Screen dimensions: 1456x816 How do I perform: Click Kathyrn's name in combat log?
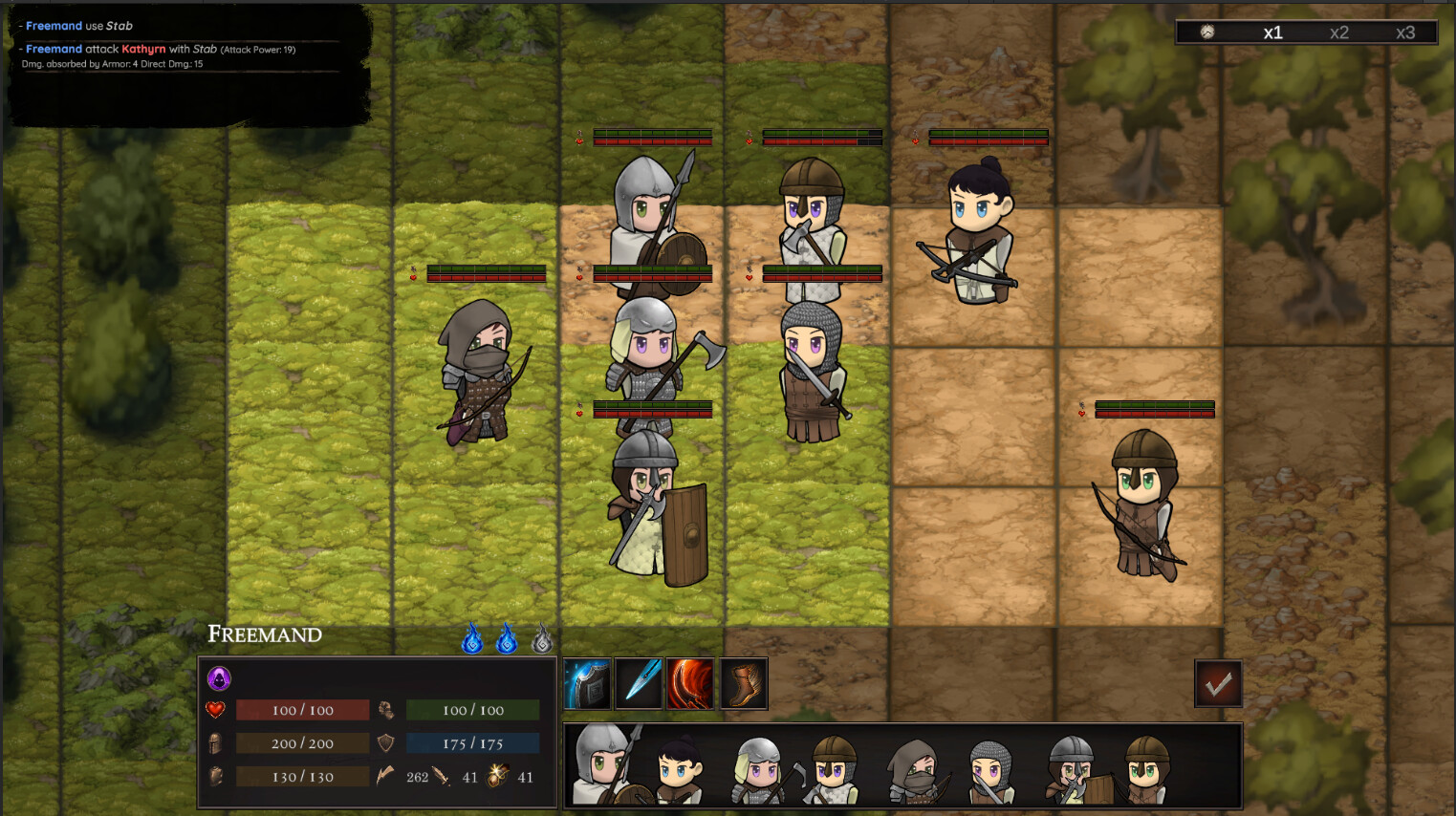click(x=144, y=48)
